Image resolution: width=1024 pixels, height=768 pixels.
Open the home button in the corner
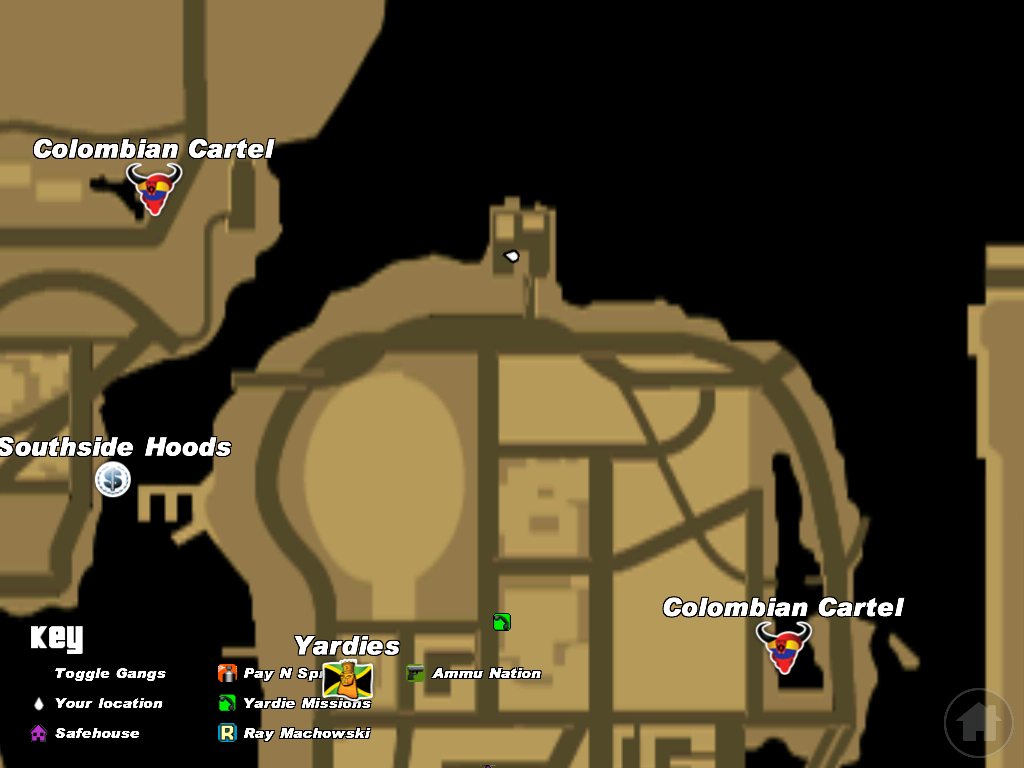[x=977, y=722]
